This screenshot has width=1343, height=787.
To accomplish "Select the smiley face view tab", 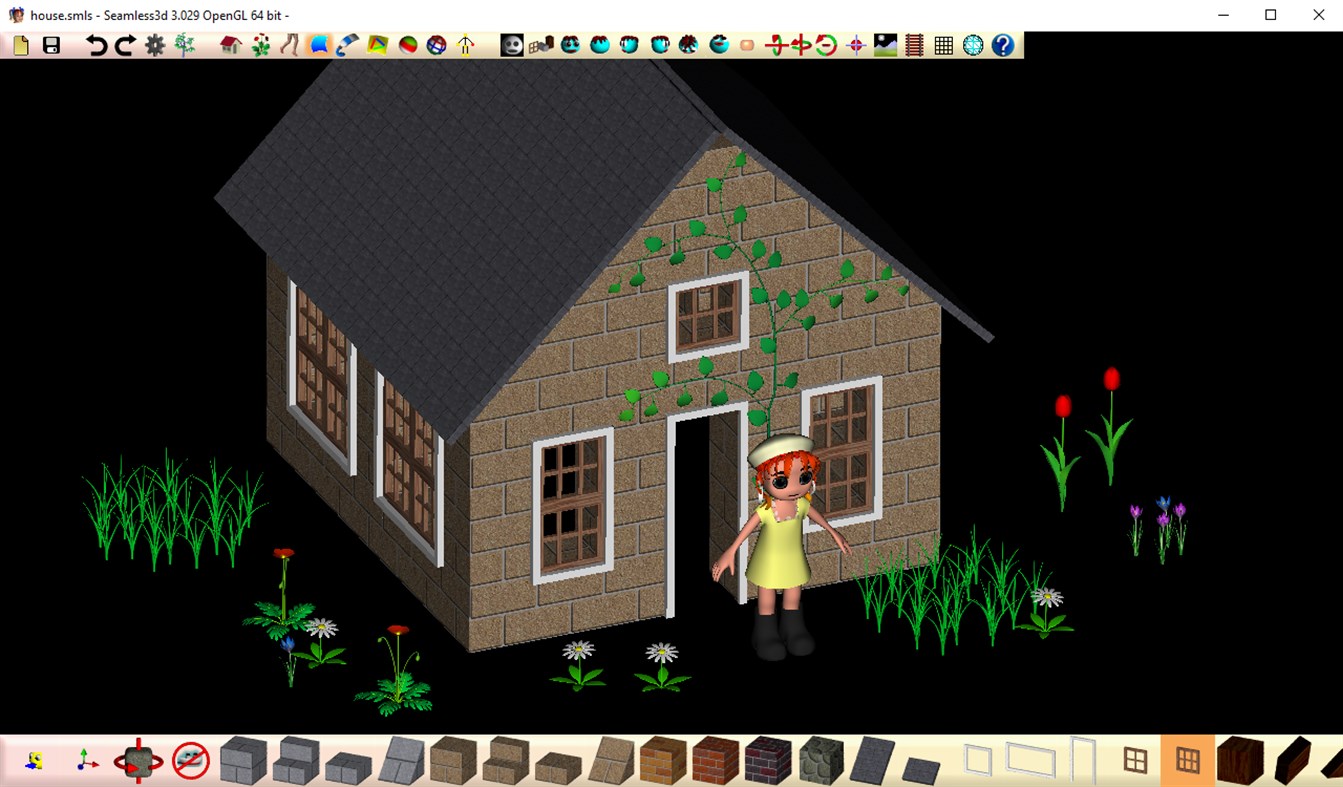I will pyautogui.click(x=513, y=44).
